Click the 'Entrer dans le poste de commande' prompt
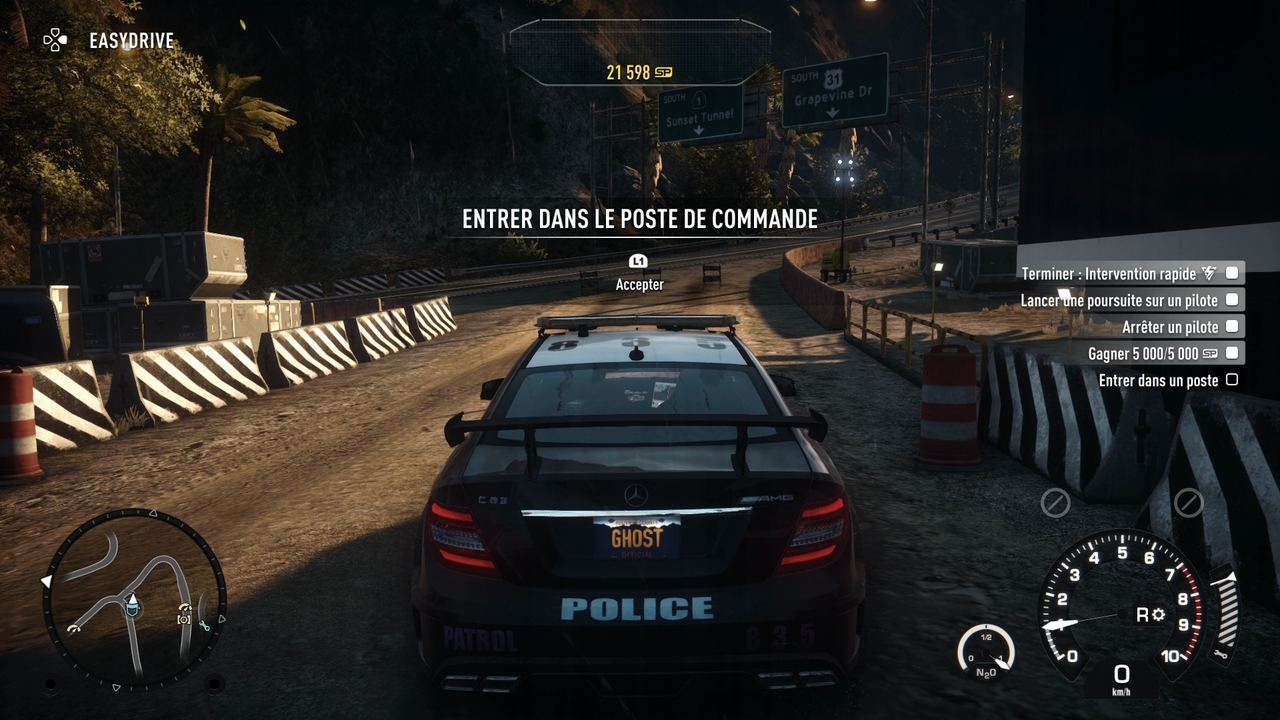Screen dimensions: 1280x720 (639, 219)
